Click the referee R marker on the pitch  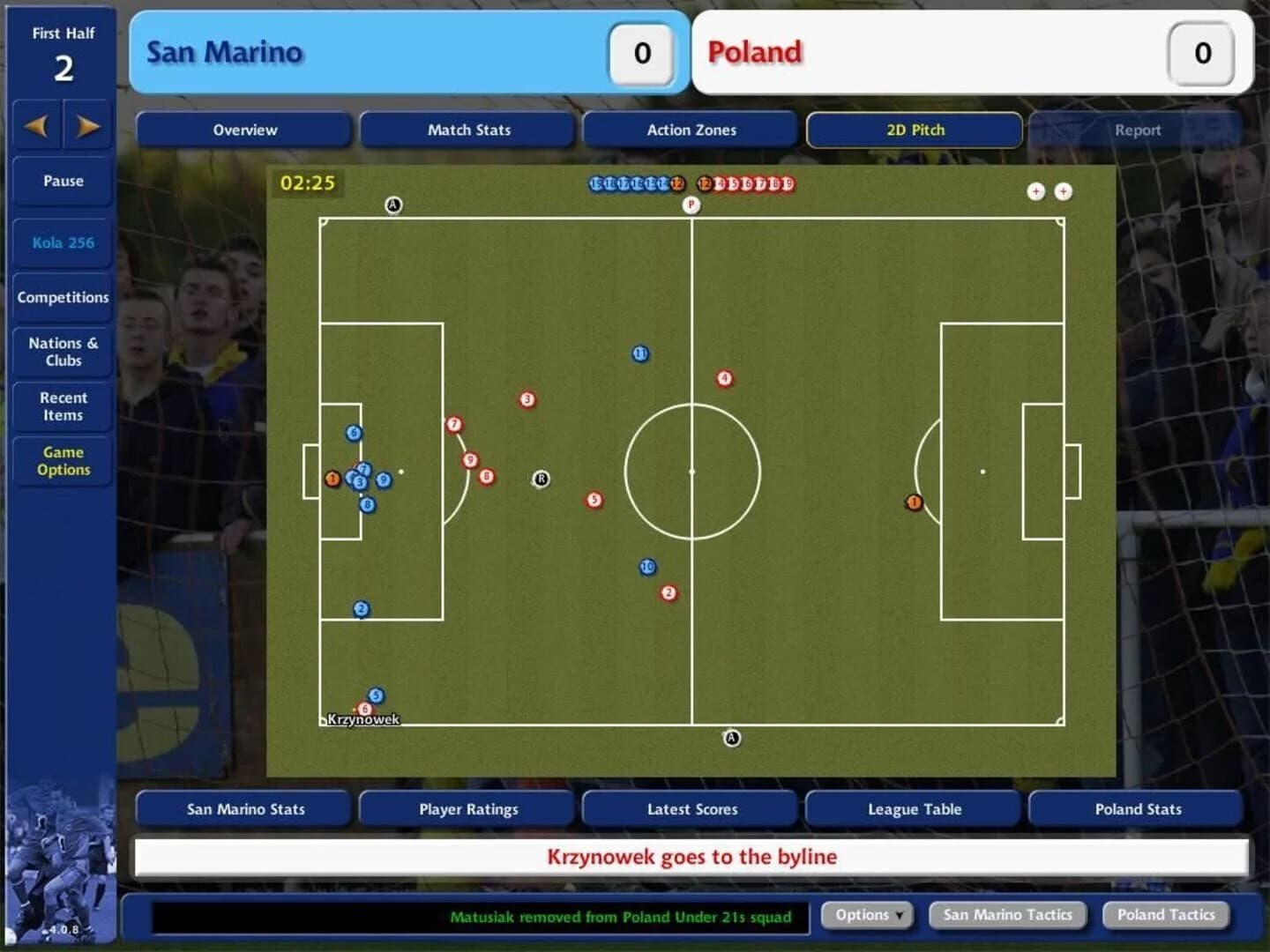click(x=541, y=480)
